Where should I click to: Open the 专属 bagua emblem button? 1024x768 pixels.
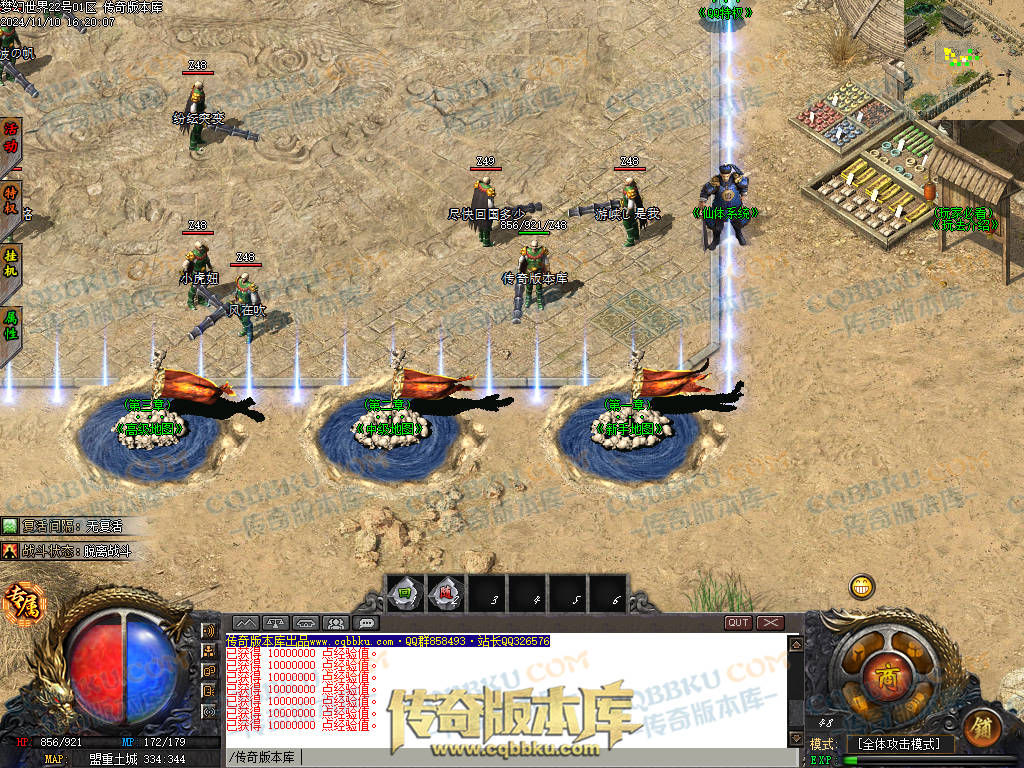pos(19,601)
